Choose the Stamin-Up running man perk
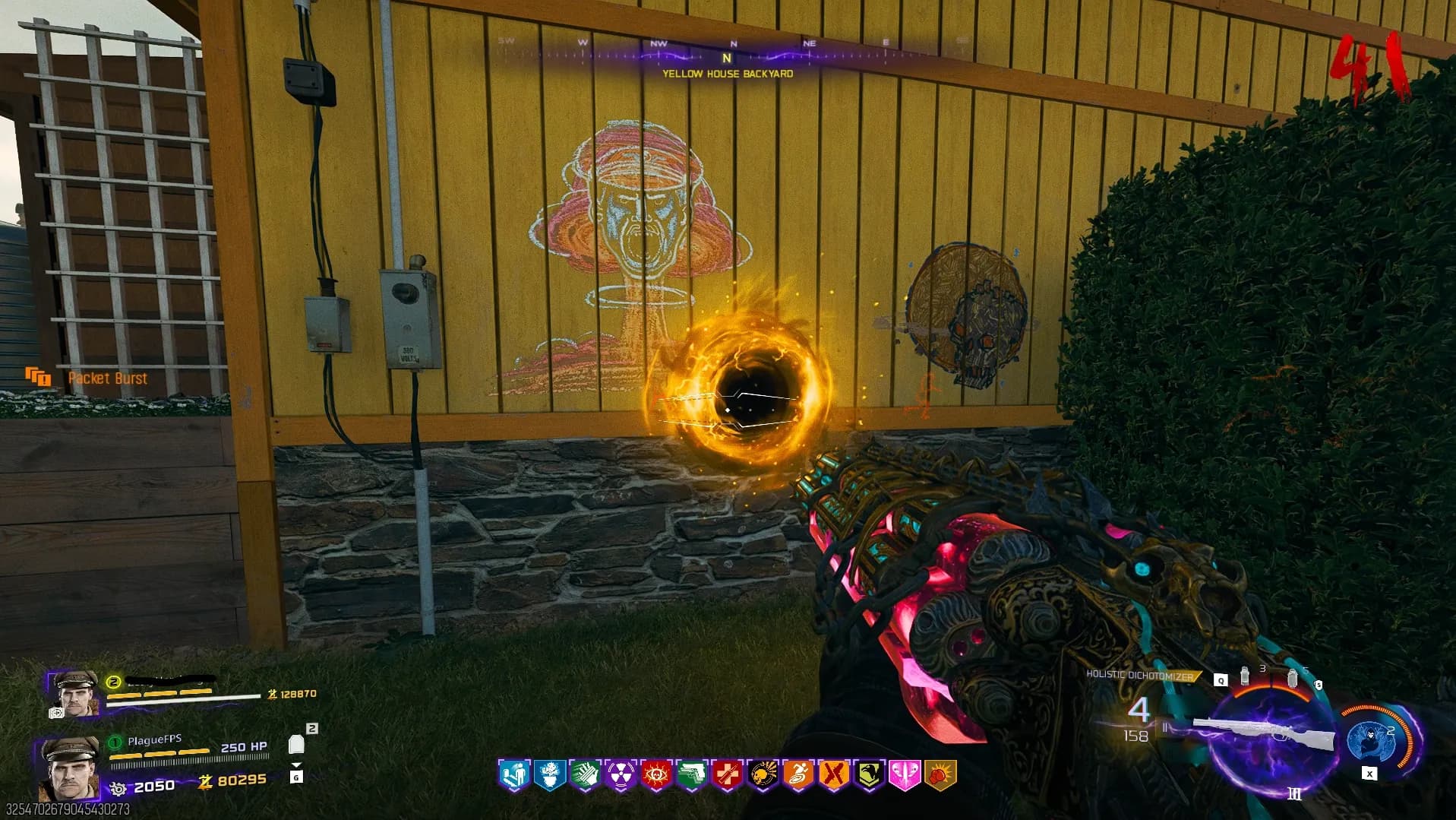This screenshot has height=820, width=1456. coord(798,775)
